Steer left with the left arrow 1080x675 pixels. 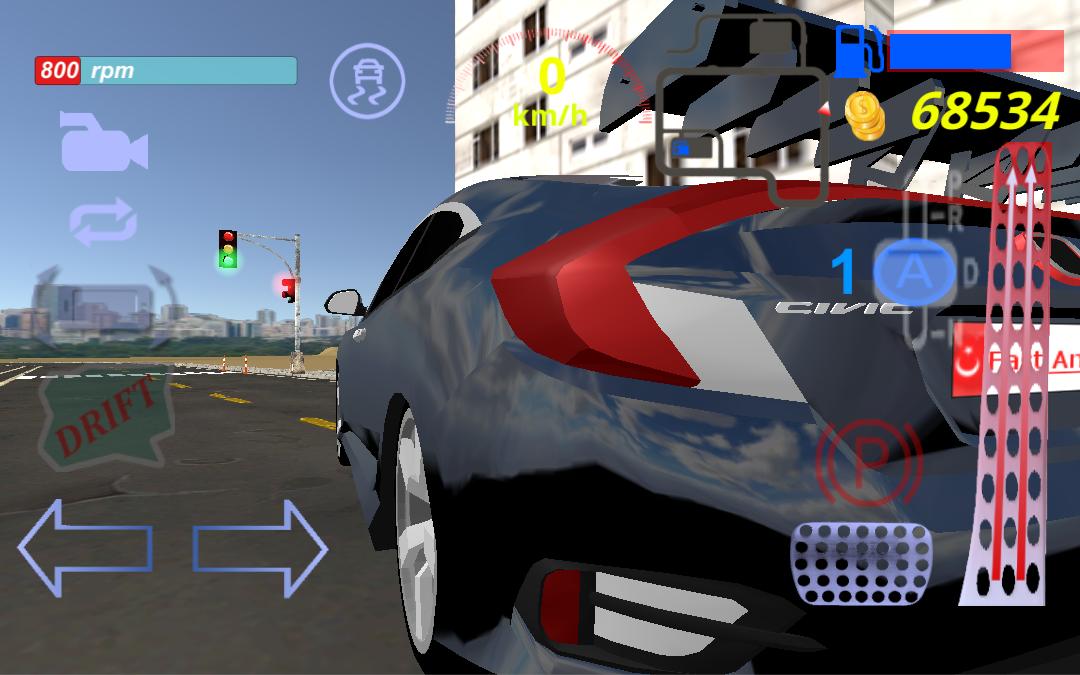pyautogui.click(x=84, y=547)
